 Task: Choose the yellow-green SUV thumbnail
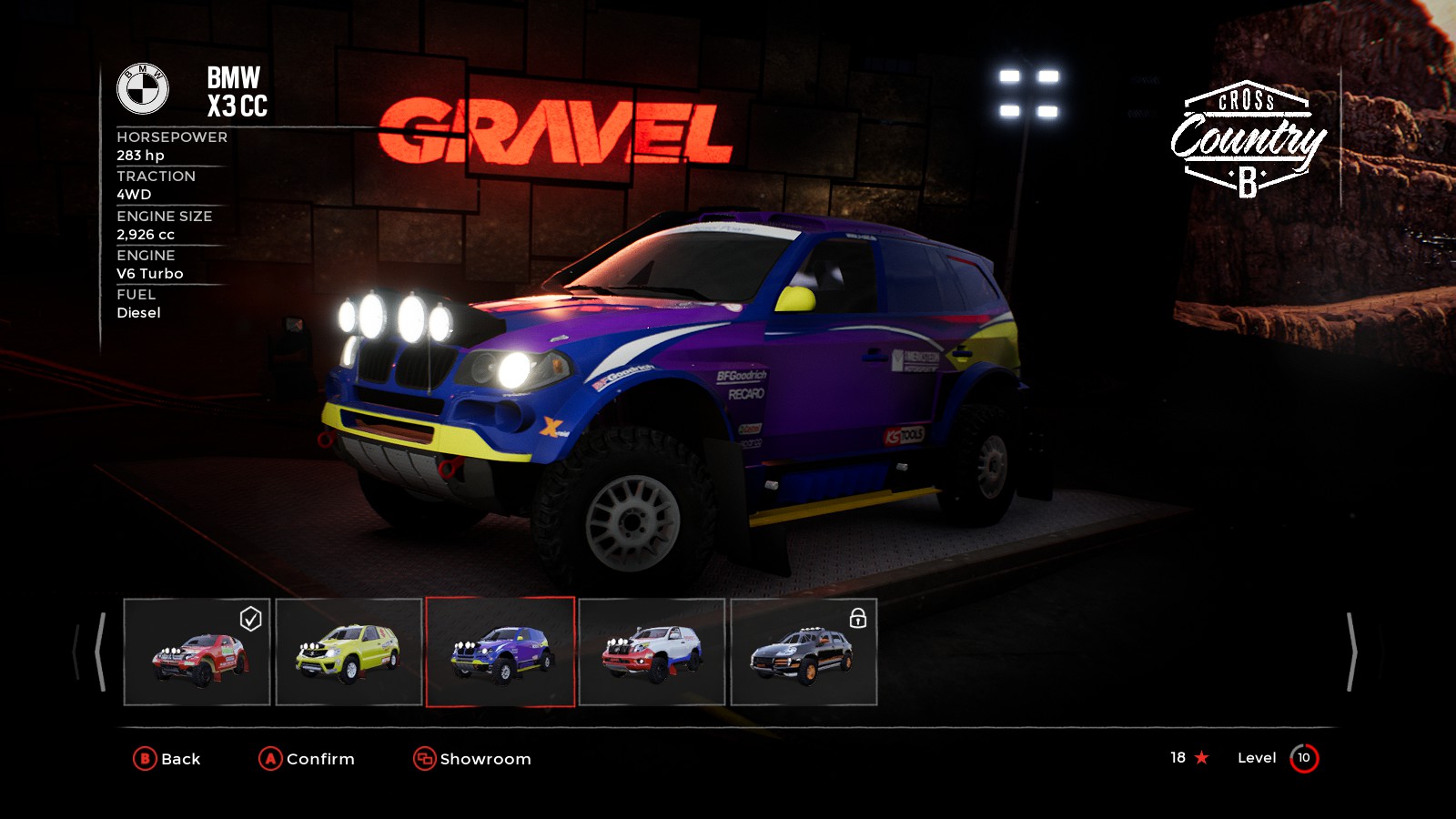click(349, 652)
